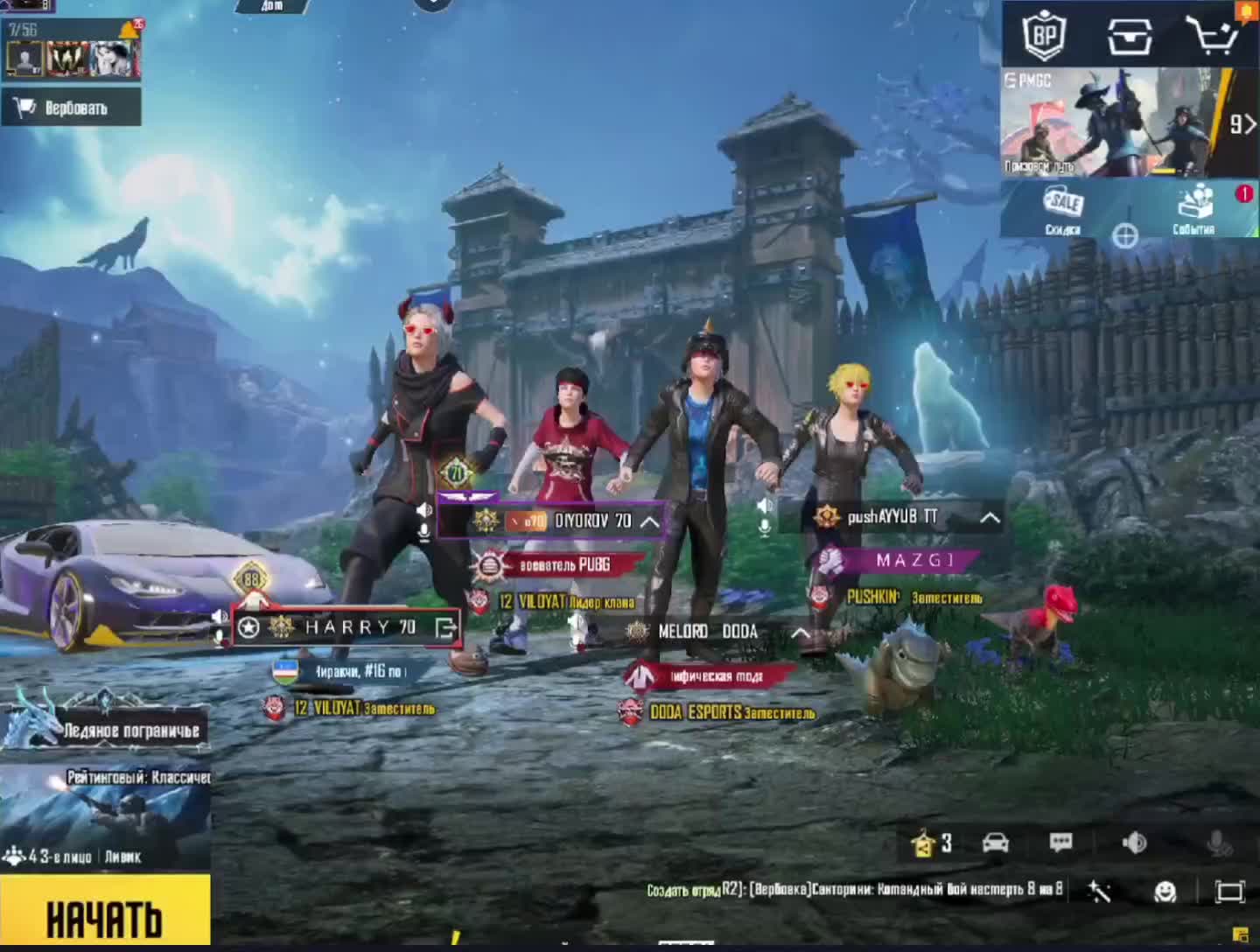Expand the MELORD DODA player tag arrow

coord(800,632)
